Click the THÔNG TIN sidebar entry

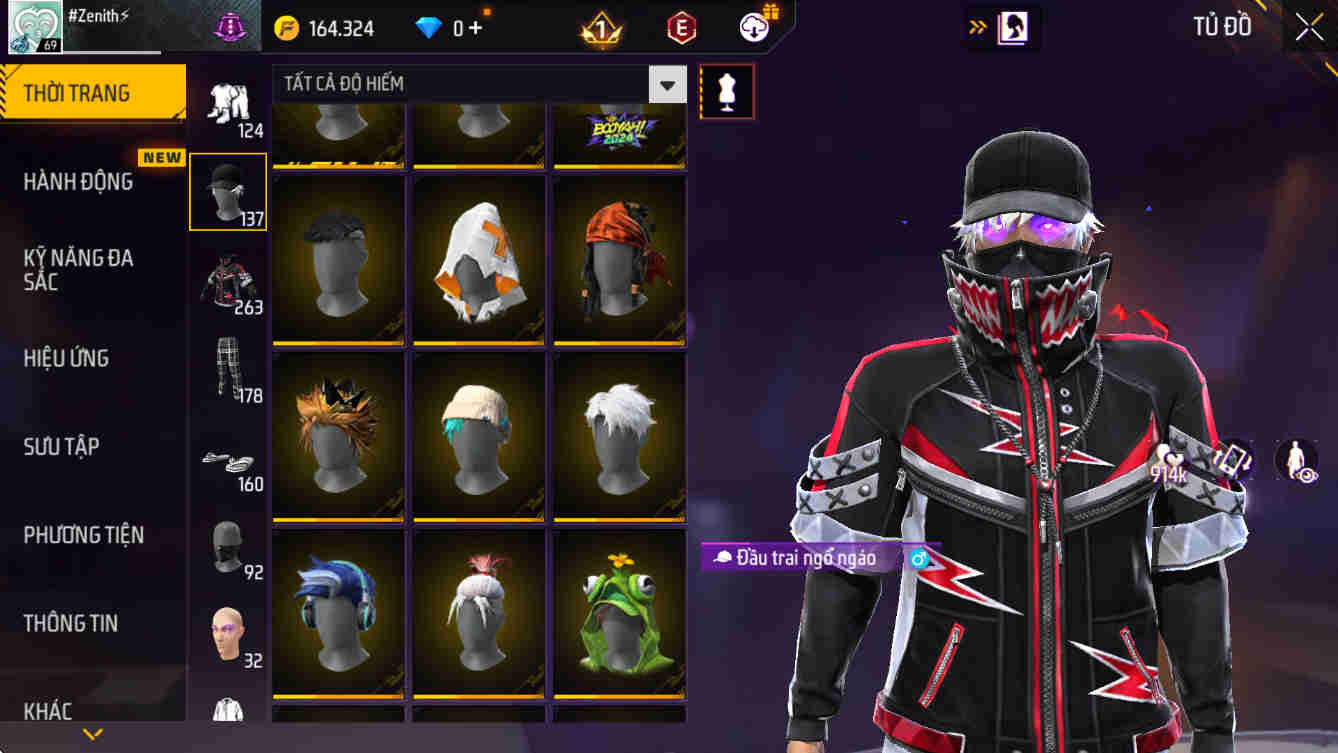pos(71,623)
